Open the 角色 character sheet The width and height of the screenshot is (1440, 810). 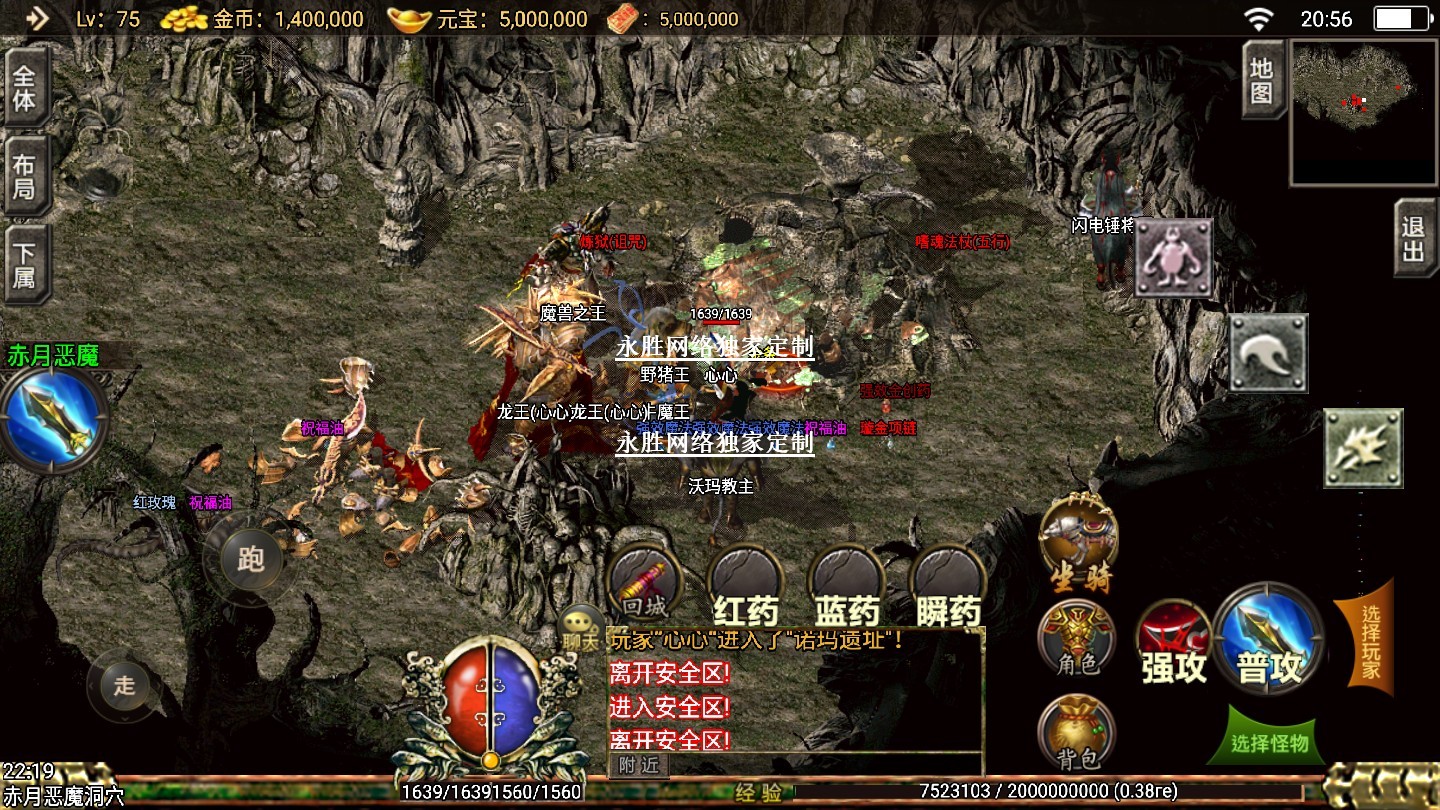1076,638
